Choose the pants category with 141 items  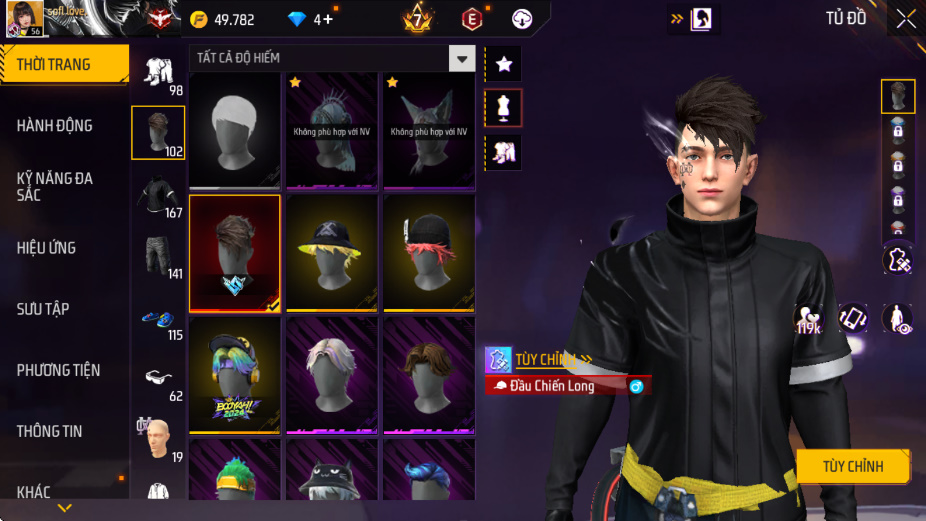coord(158,257)
